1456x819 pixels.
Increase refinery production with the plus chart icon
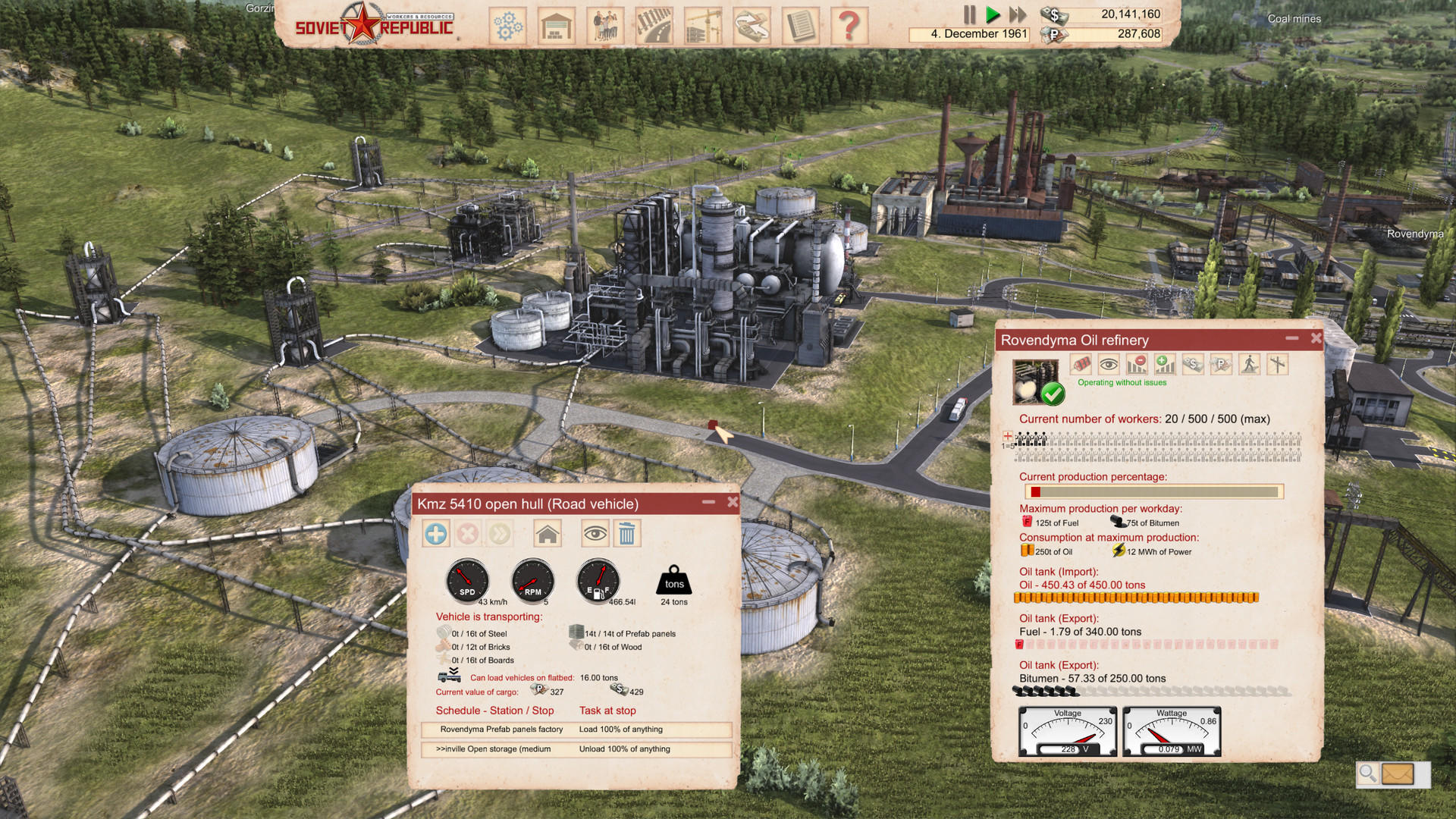coord(1164,365)
